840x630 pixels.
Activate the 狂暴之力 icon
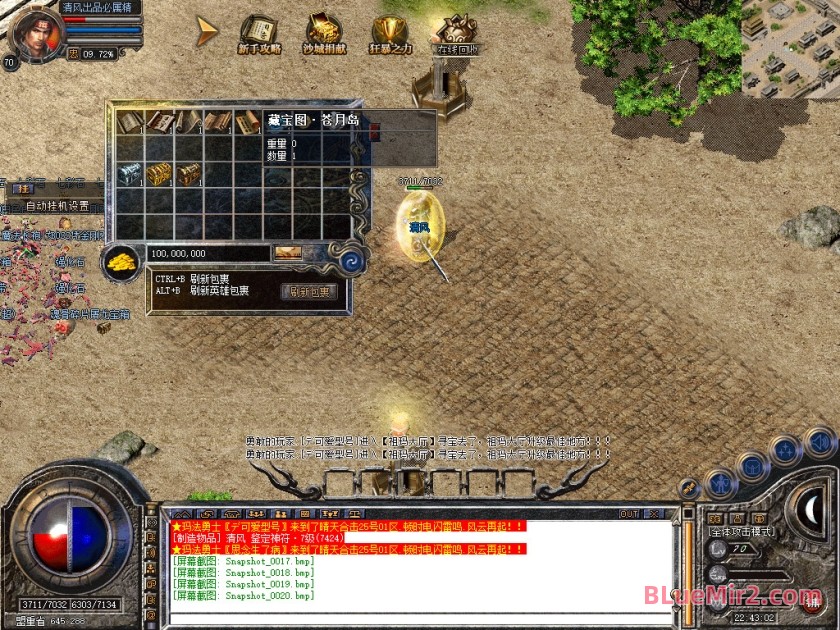click(x=390, y=33)
